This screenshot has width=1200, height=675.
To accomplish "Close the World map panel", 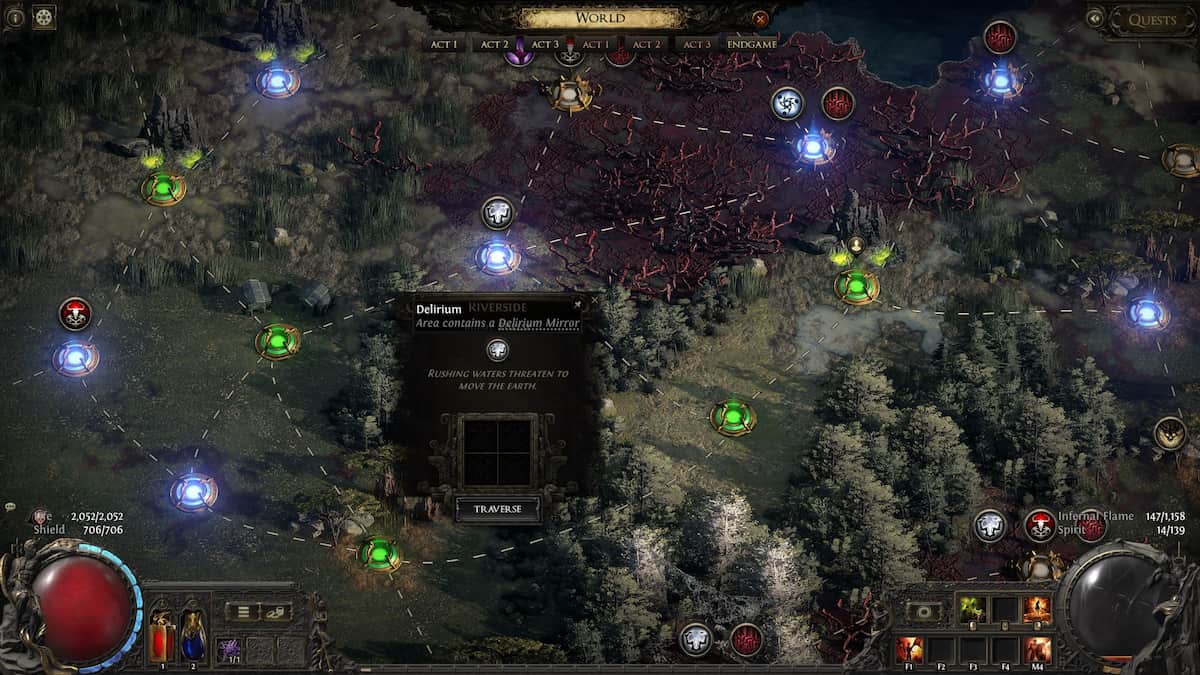I will pyautogui.click(x=760, y=18).
